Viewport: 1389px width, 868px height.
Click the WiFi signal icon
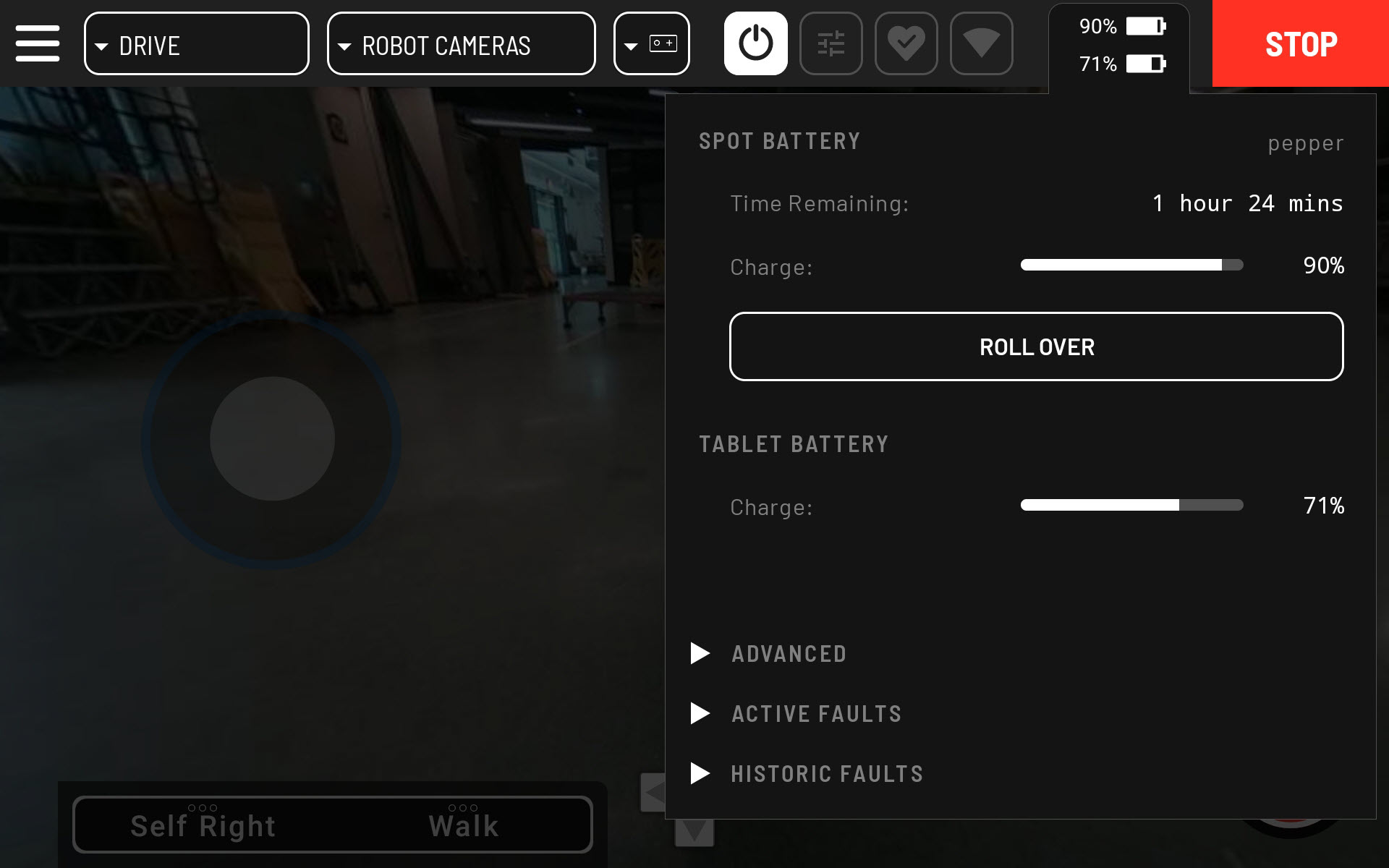(x=981, y=43)
